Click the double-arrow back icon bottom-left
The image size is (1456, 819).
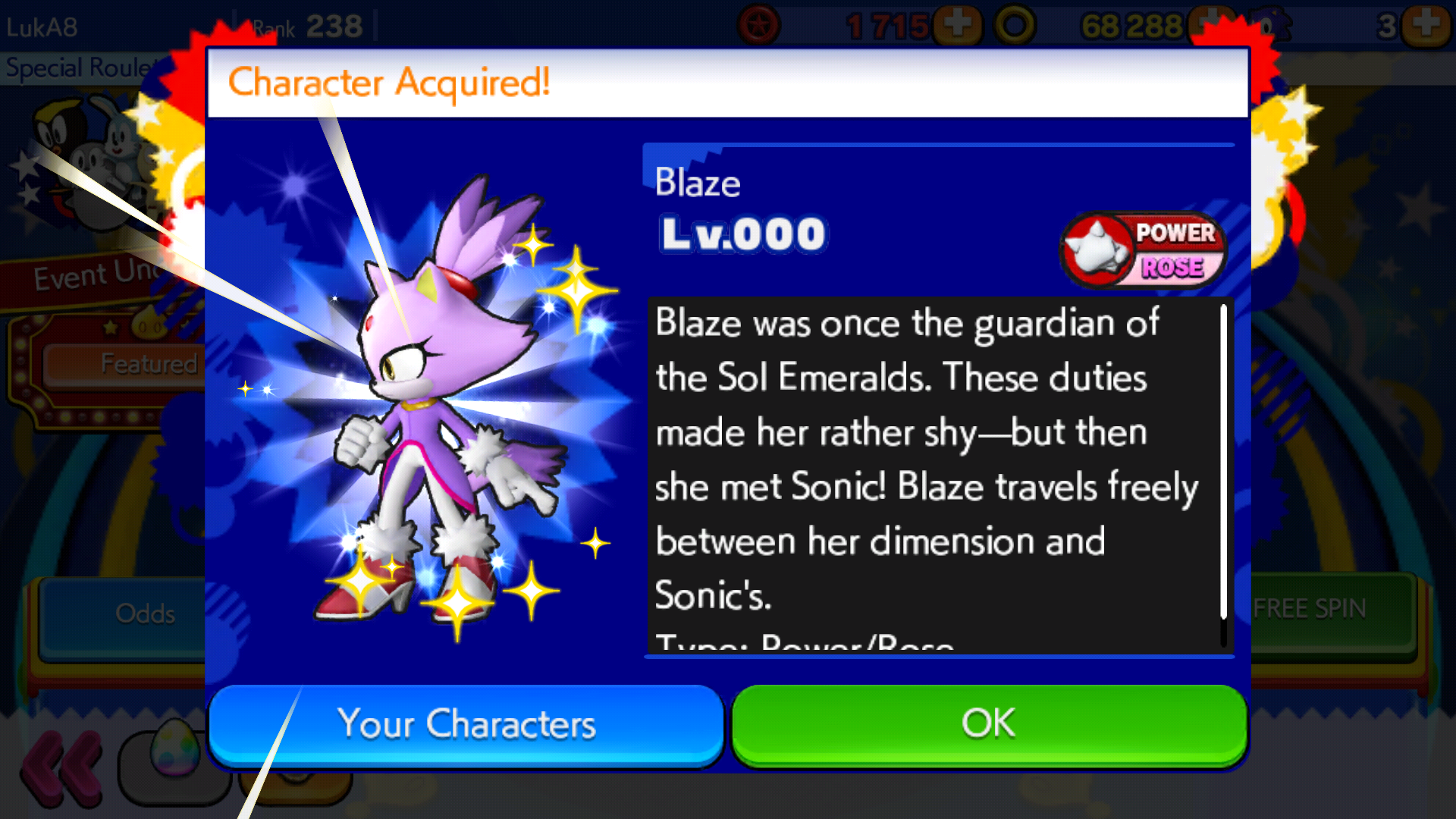[x=61, y=766]
